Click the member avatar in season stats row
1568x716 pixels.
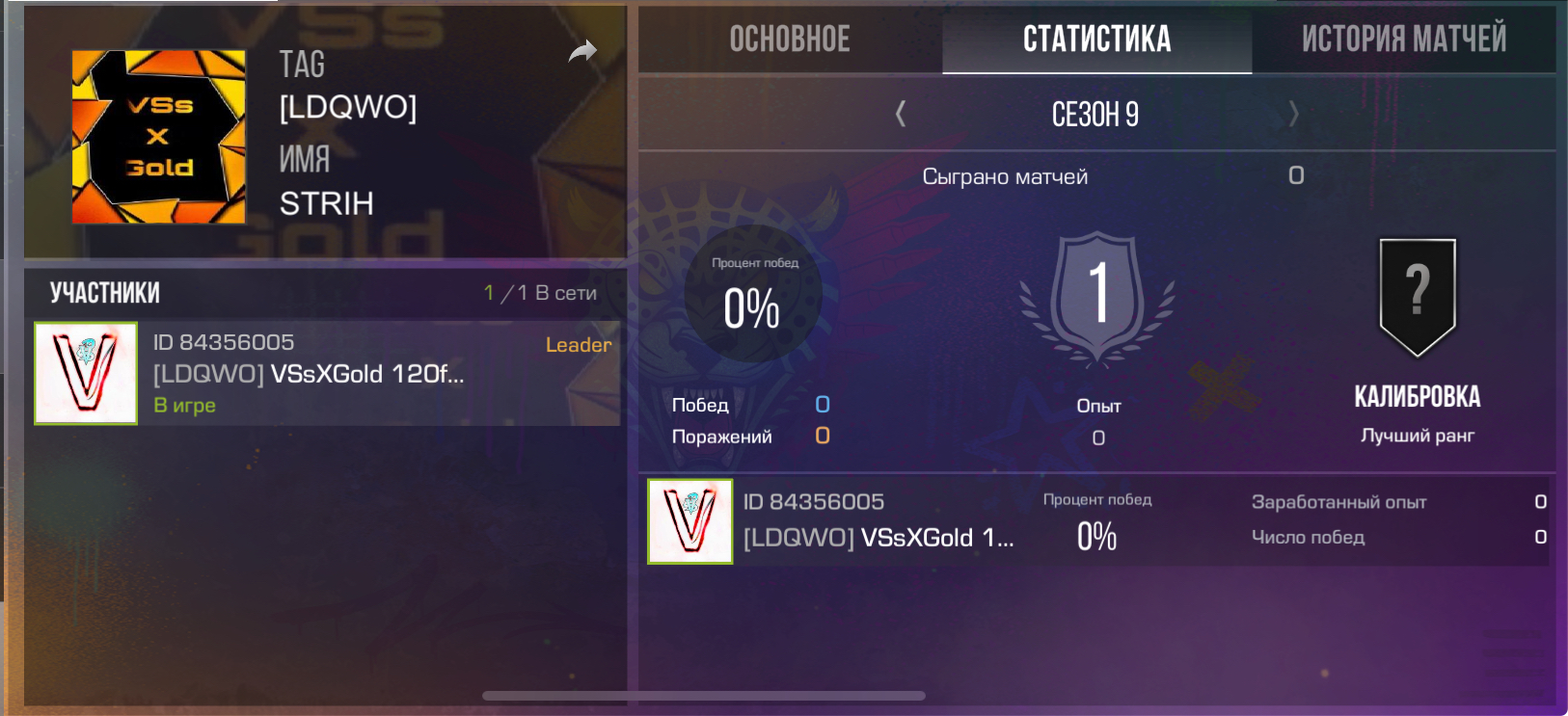690,521
